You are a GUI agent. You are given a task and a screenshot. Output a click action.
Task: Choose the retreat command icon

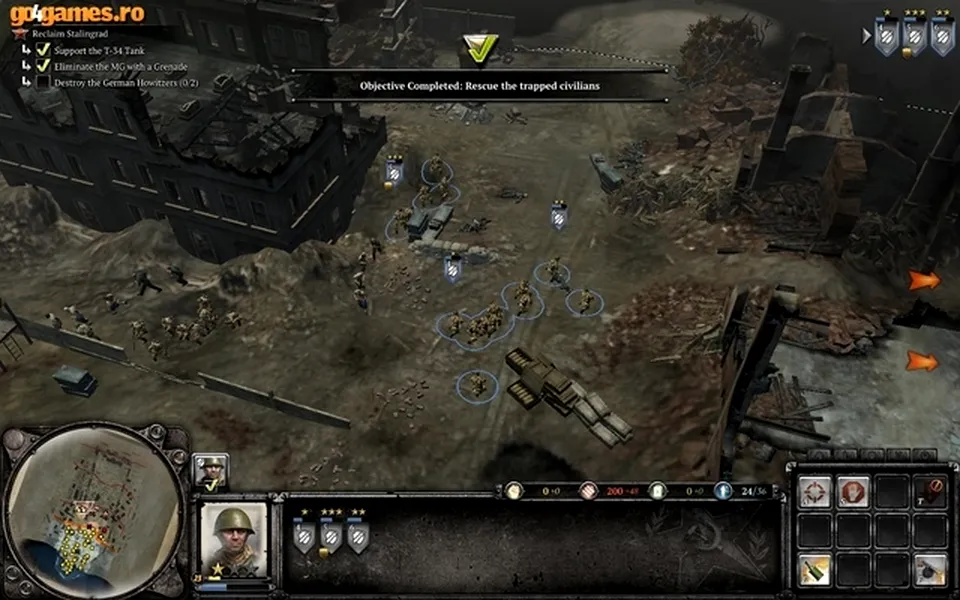[930, 491]
